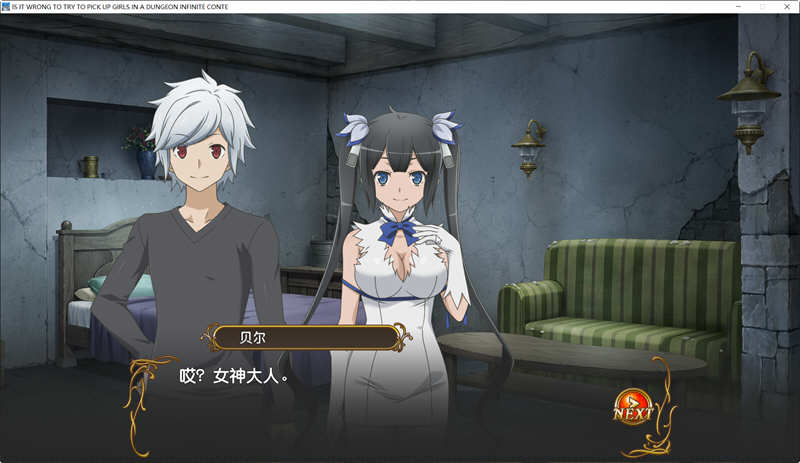Minimize the game window
This screenshot has height=463, width=800.
[x=738, y=6]
